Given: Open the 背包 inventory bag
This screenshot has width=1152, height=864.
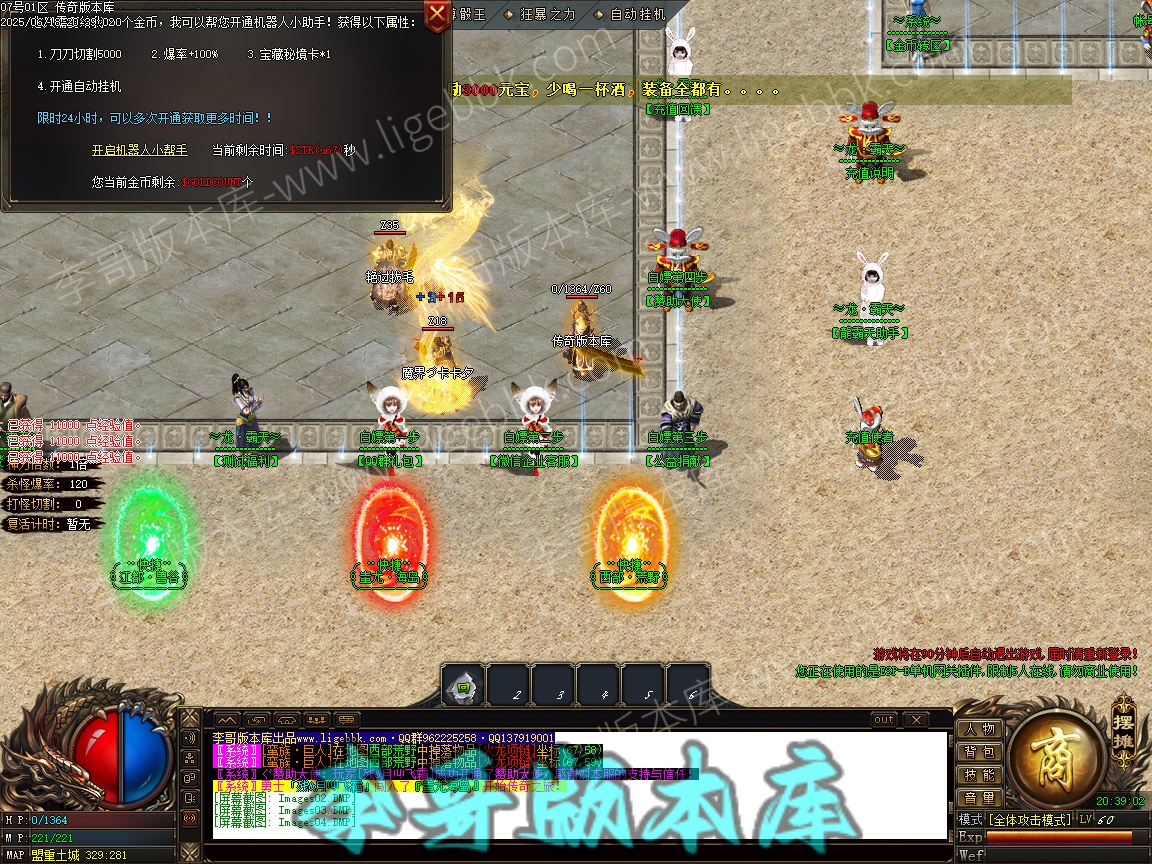Looking at the screenshot, I should 979,752.
